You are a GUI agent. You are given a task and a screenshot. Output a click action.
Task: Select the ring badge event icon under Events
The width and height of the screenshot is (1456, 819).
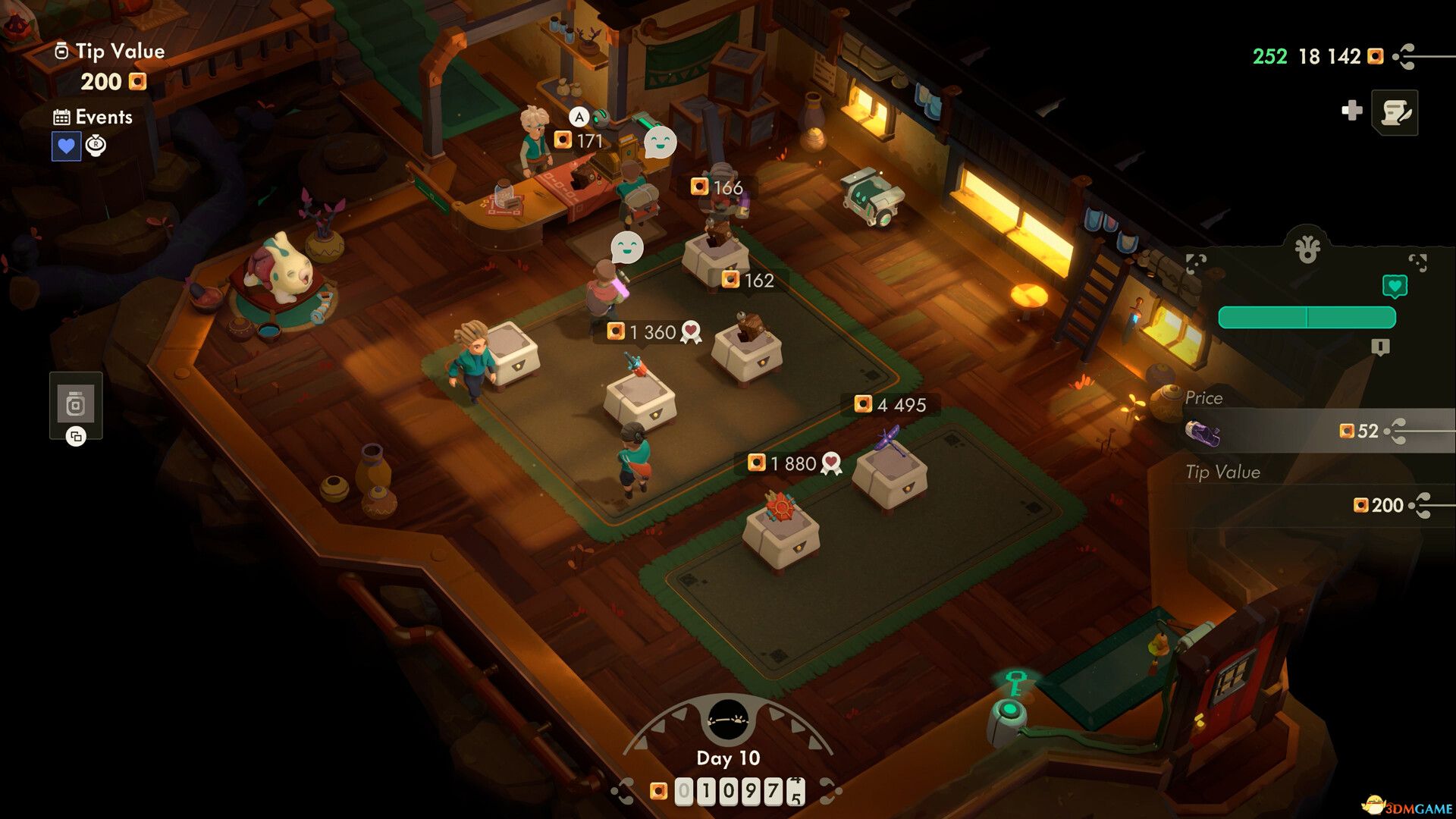[94, 145]
